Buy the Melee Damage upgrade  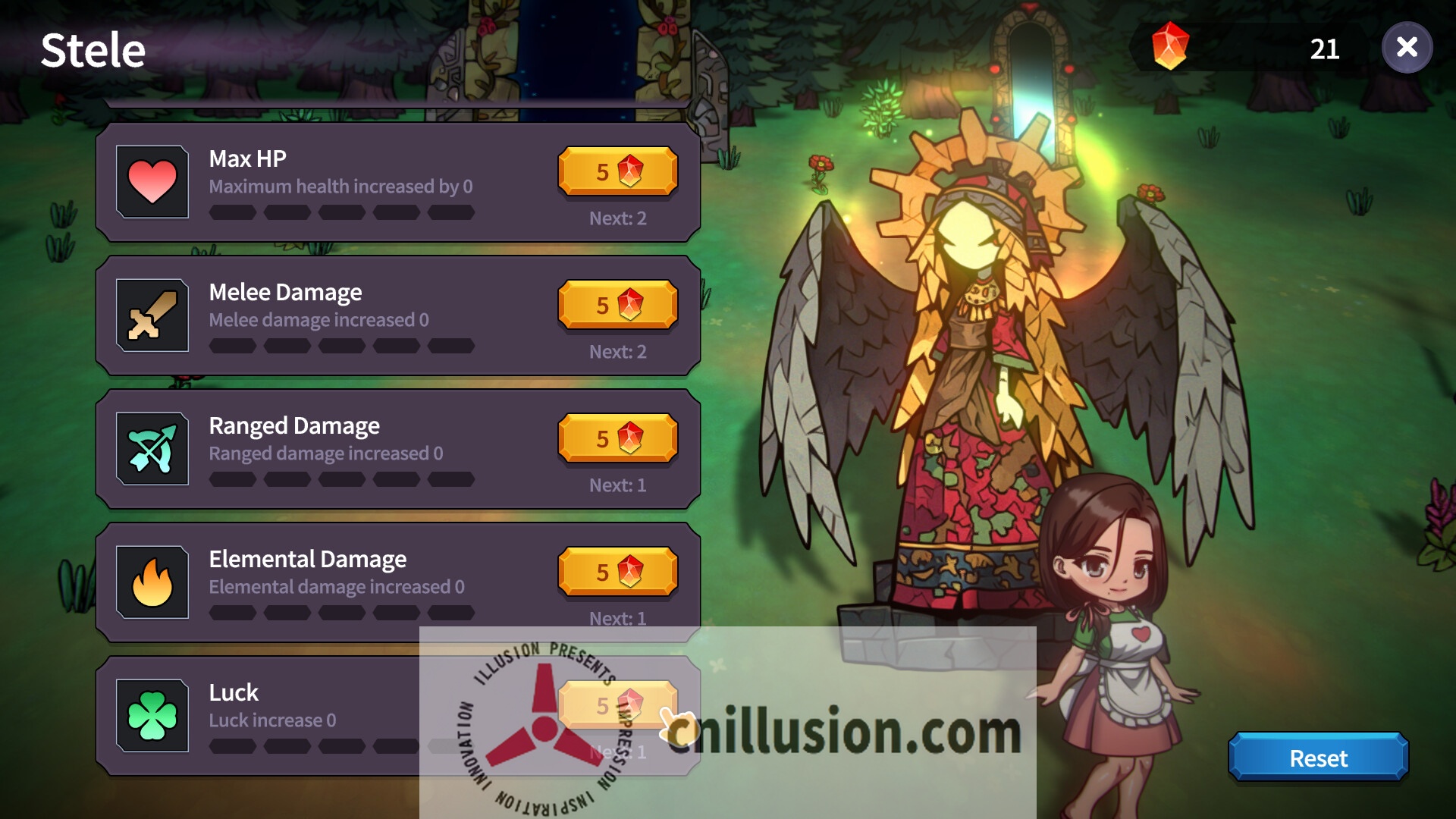[x=617, y=305]
